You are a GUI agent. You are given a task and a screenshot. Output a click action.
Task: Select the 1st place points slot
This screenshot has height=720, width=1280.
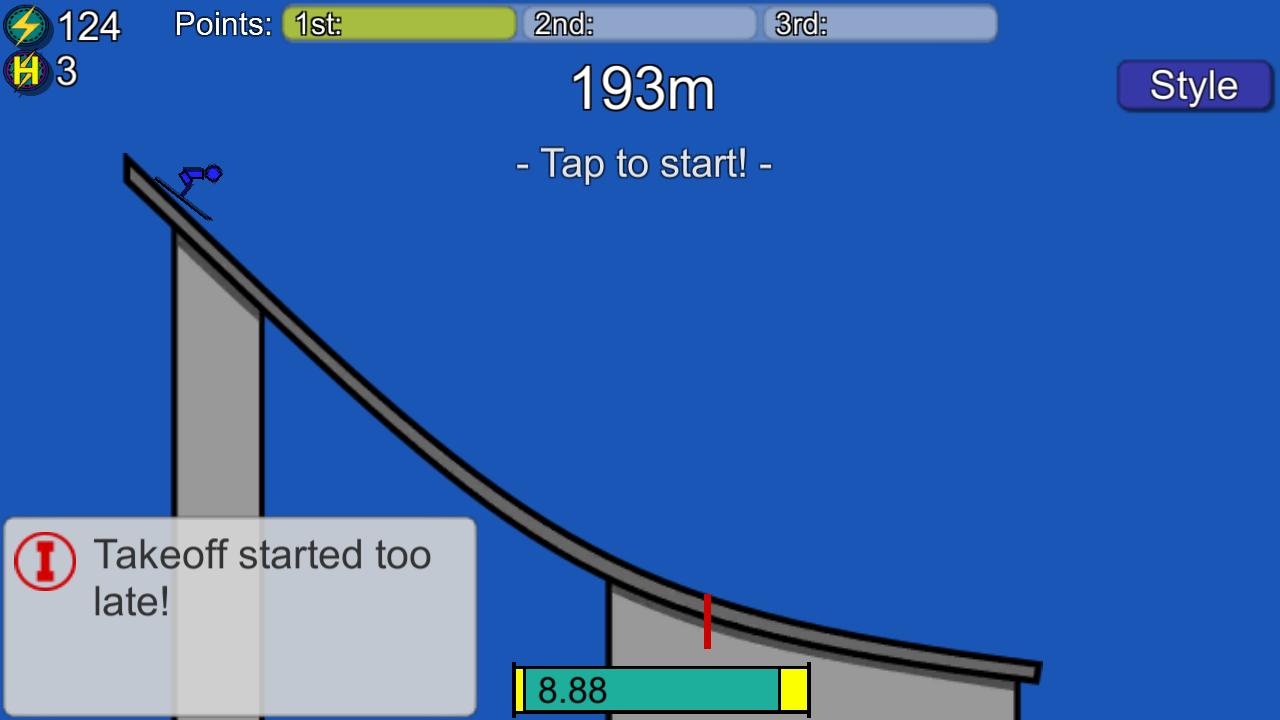400,23
